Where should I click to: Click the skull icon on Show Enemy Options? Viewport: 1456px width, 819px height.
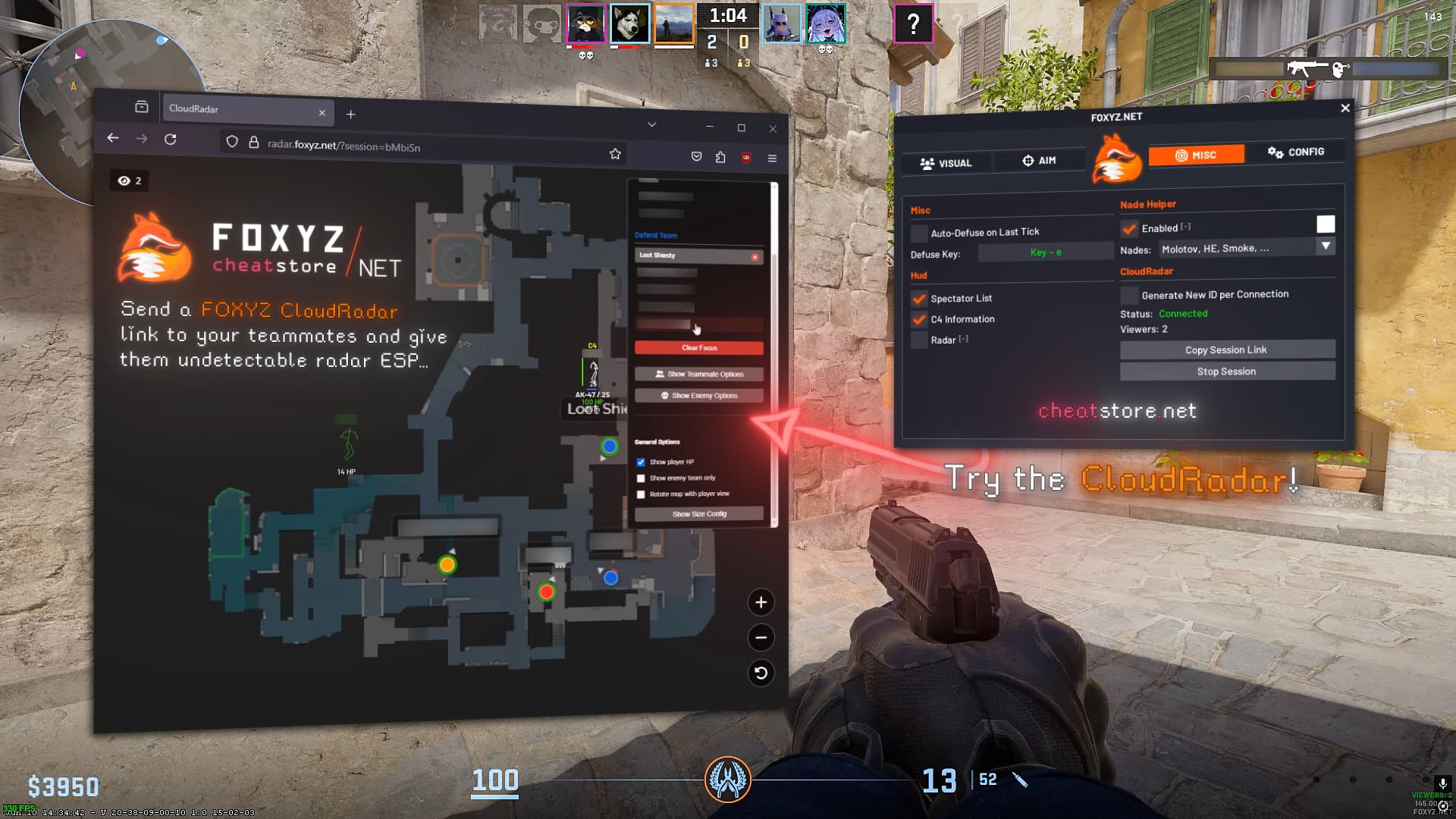(664, 395)
